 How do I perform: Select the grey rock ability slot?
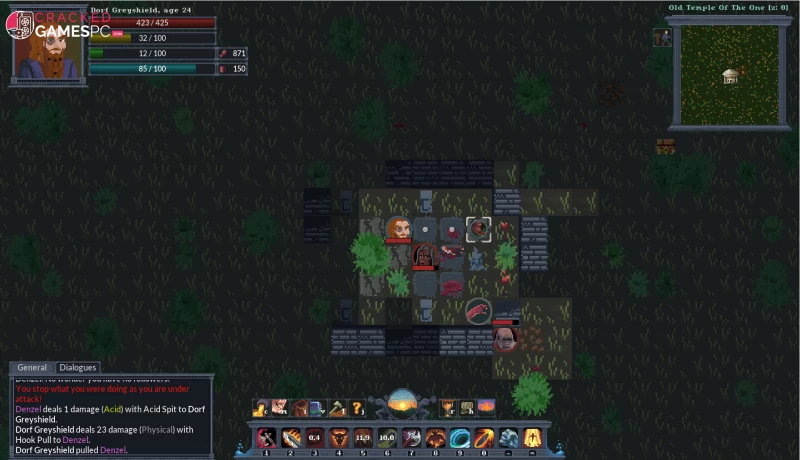pos(508,437)
